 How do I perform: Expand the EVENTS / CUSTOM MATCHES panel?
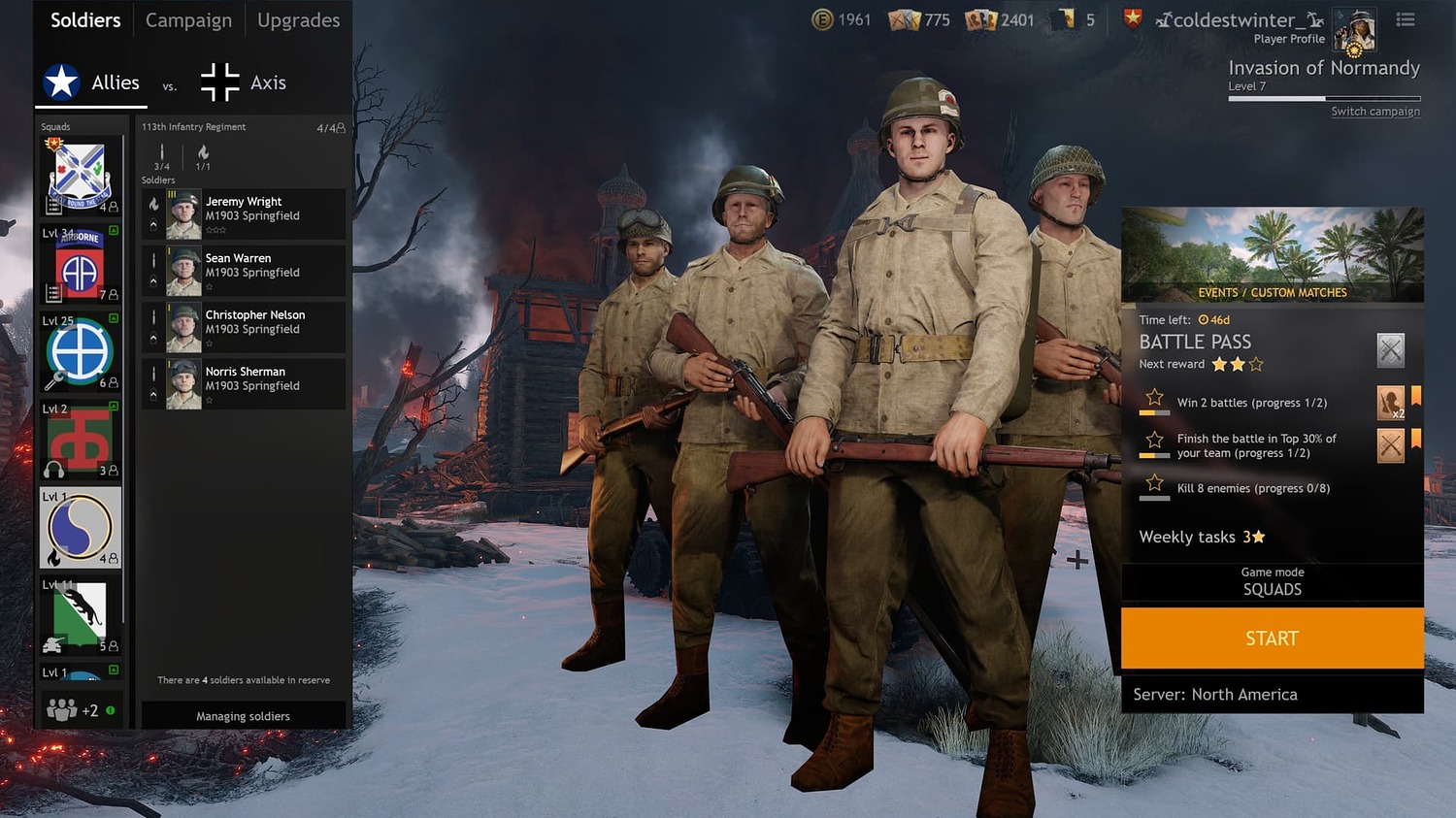point(1273,292)
